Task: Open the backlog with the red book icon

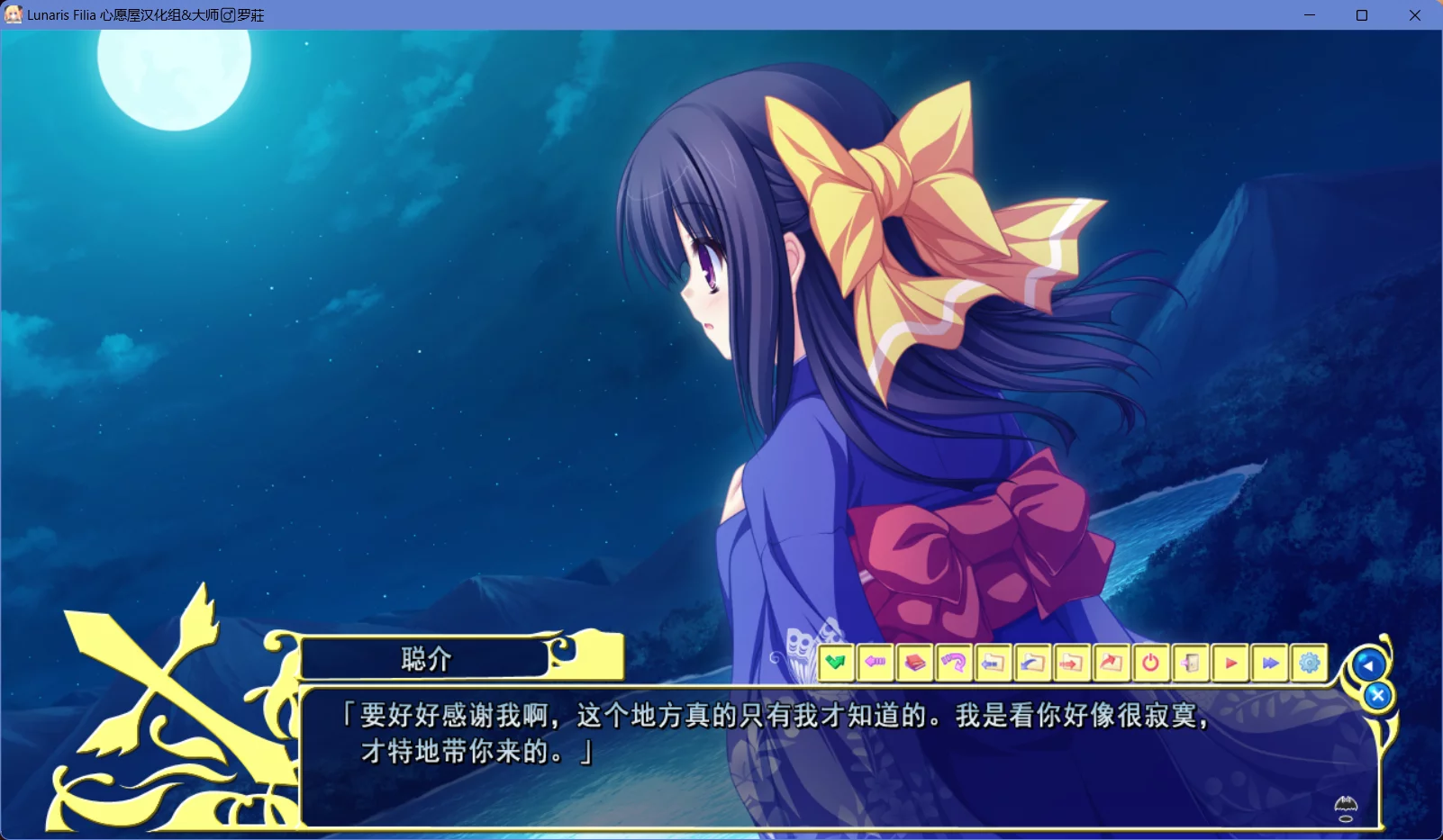Action: pos(914,664)
